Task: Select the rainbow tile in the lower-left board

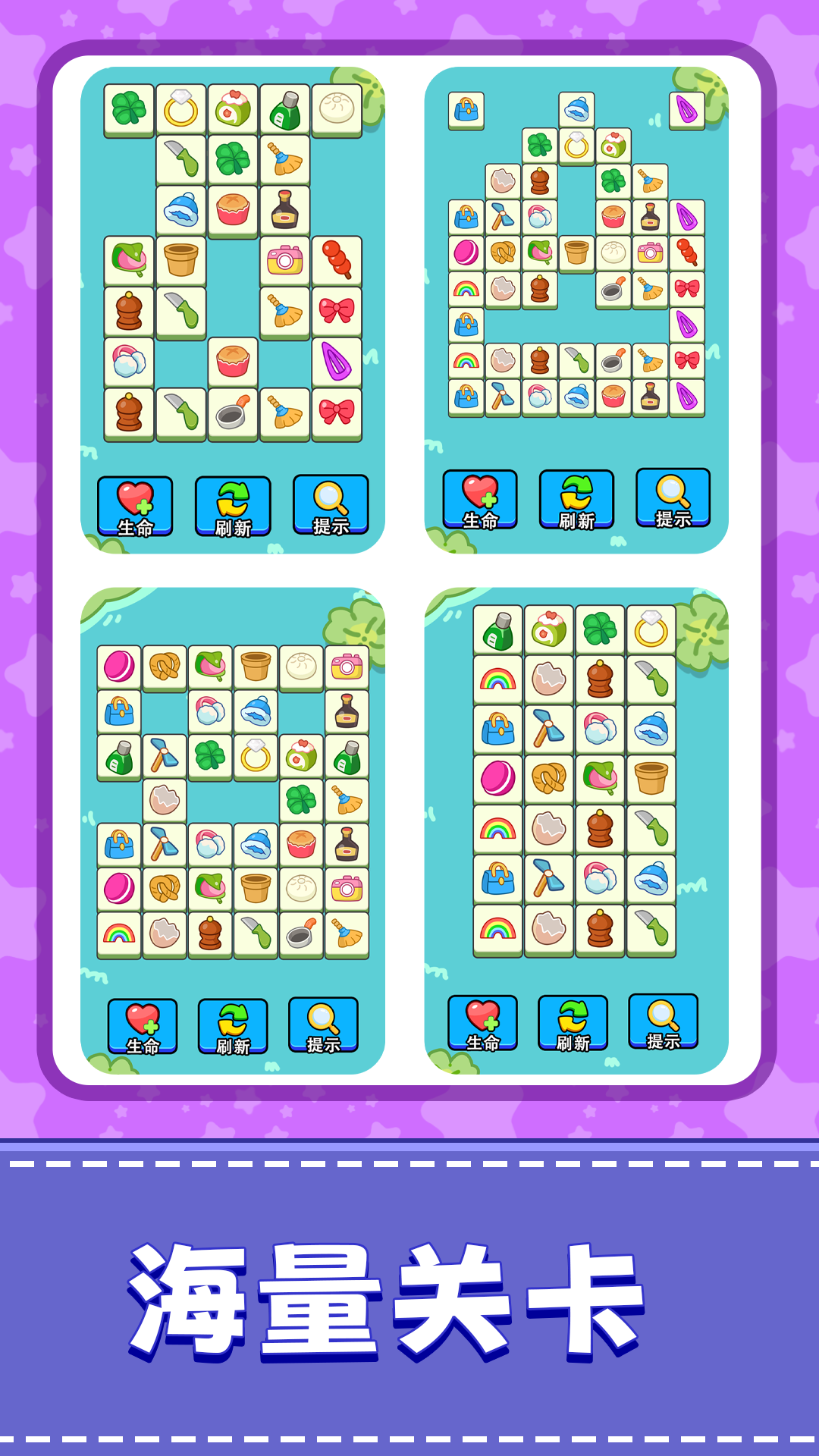Action: pos(119,934)
